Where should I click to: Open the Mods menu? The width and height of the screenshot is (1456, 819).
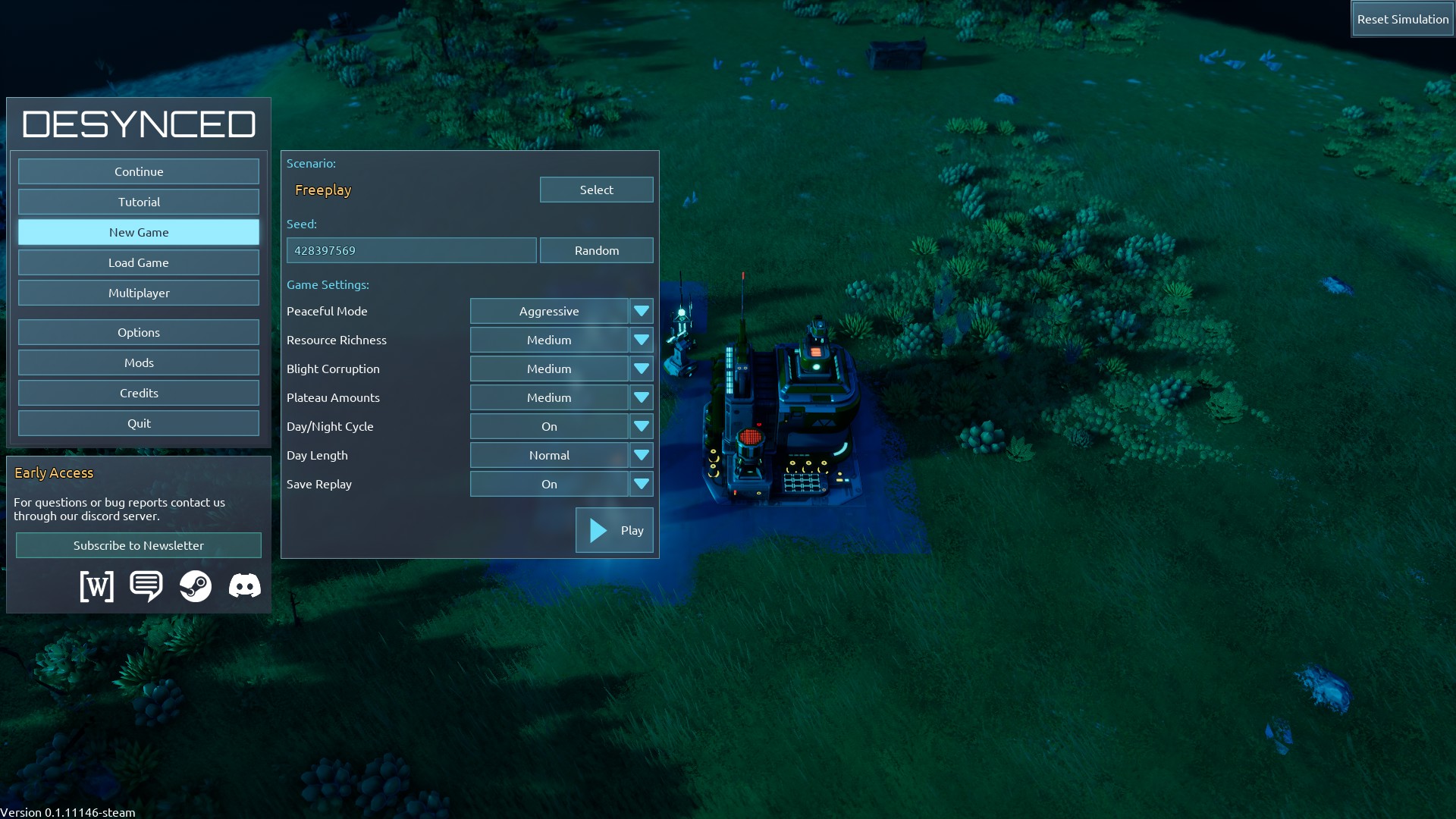[x=139, y=362]
